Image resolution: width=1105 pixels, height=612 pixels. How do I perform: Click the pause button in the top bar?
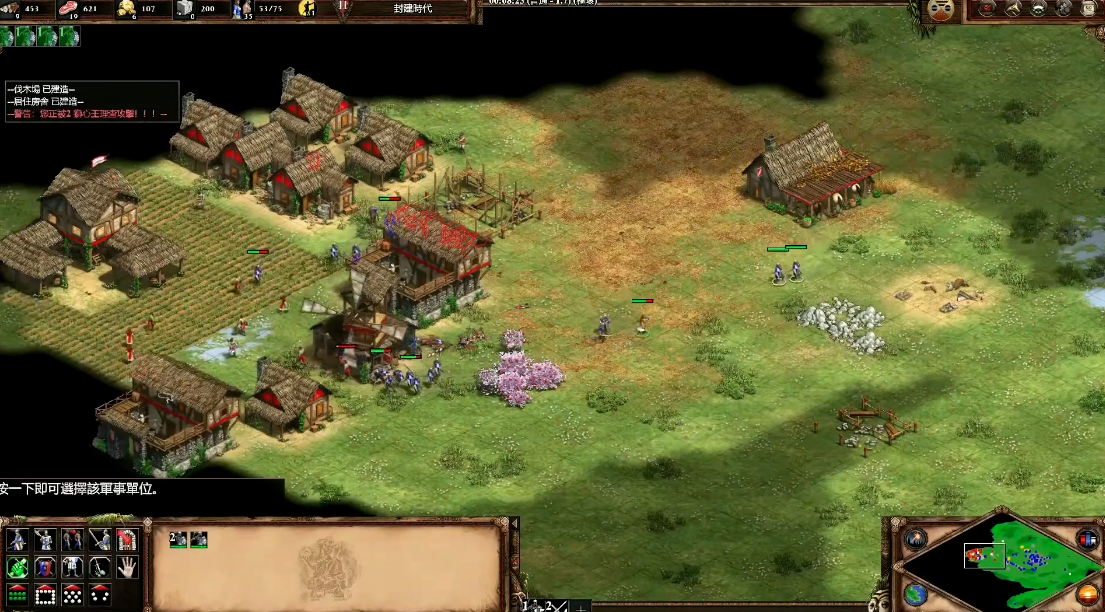(x=343, y=6)
